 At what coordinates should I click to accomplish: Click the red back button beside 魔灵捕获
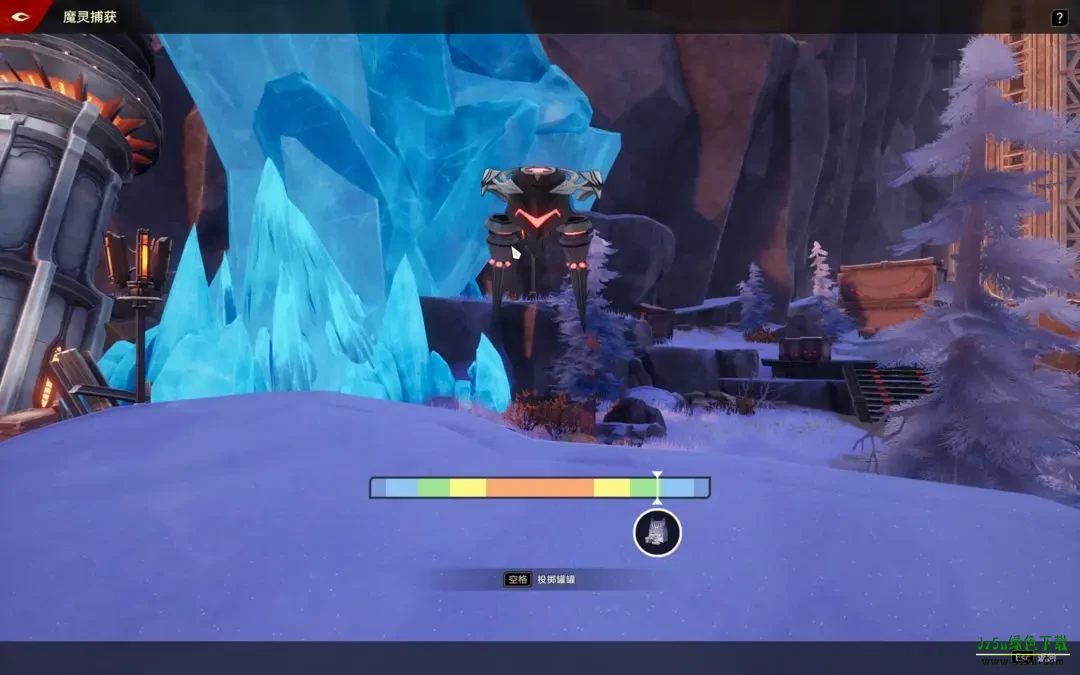pyautogui.click(x=20, y=16)
